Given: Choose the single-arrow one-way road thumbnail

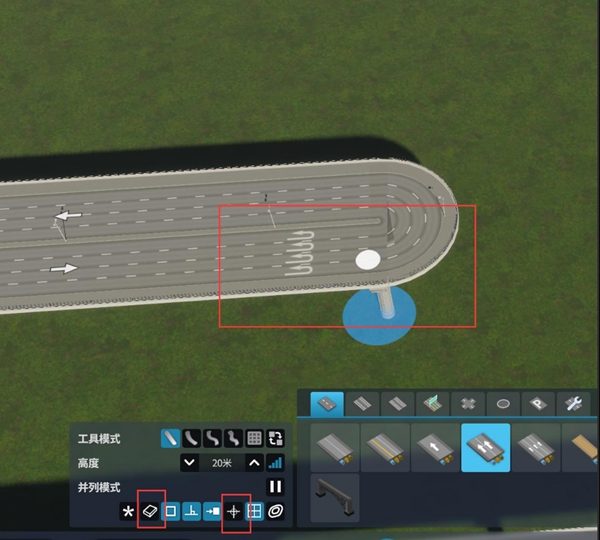Looking at the screenshot, I should (x=435, y=447).
